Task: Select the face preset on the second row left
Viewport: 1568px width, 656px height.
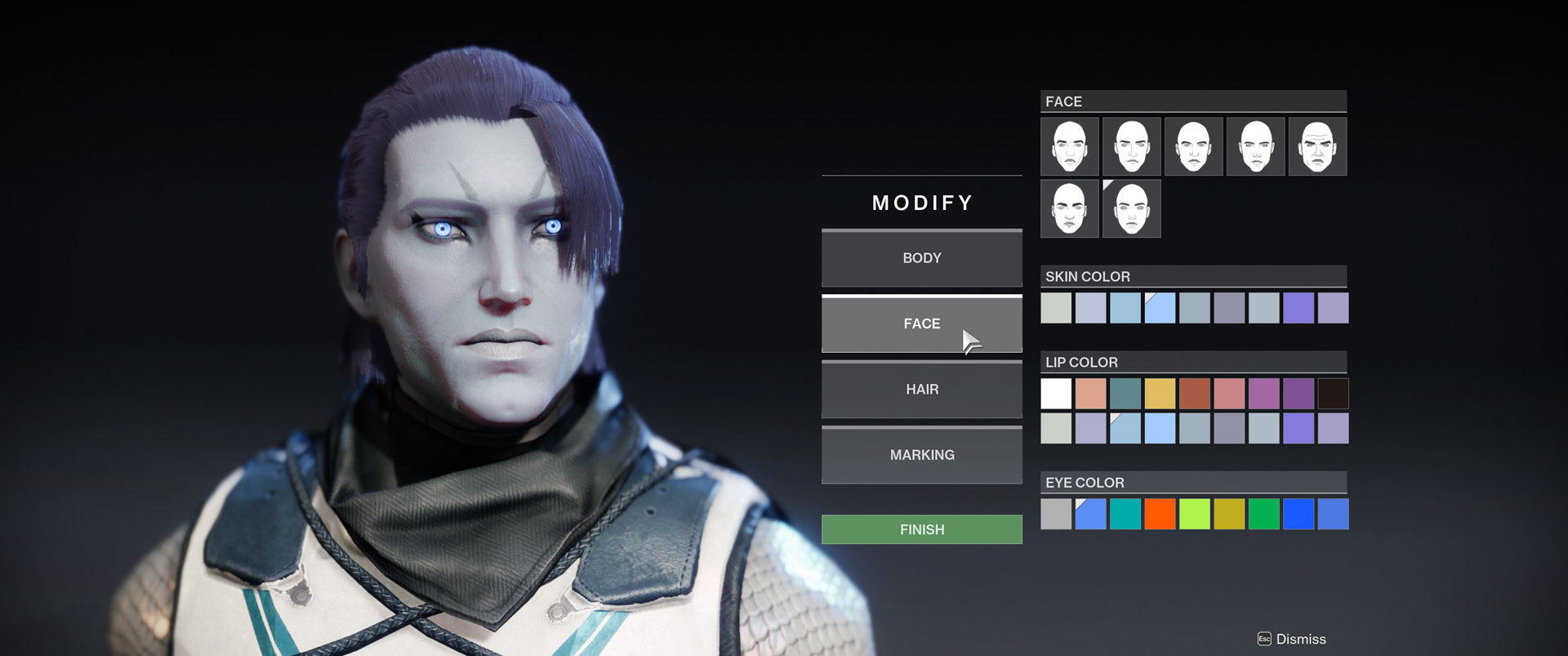Action: pyautogui.click(x=1069, y=208)
